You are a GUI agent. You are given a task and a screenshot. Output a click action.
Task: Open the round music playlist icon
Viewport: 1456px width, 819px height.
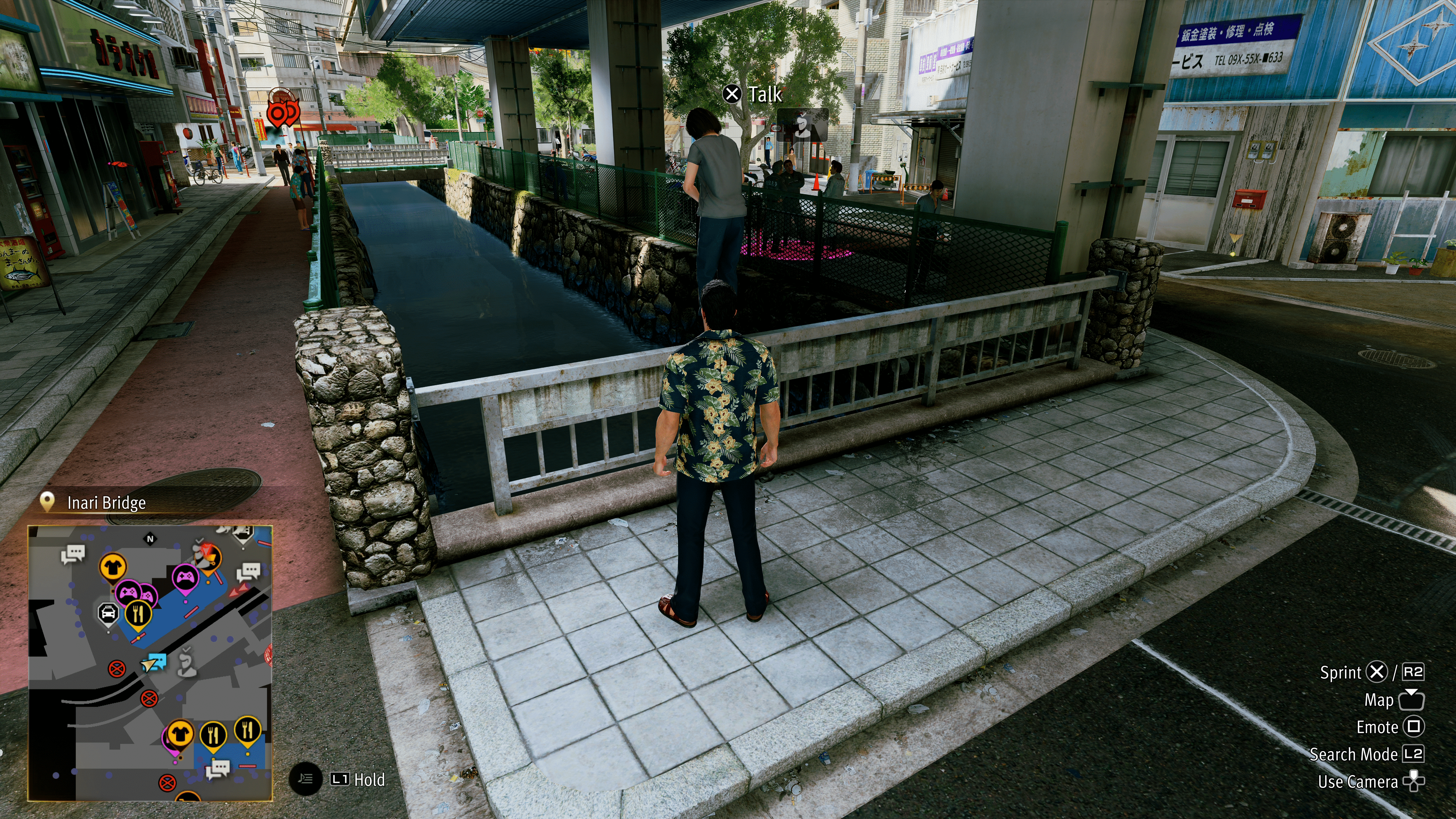coord(305,779)
